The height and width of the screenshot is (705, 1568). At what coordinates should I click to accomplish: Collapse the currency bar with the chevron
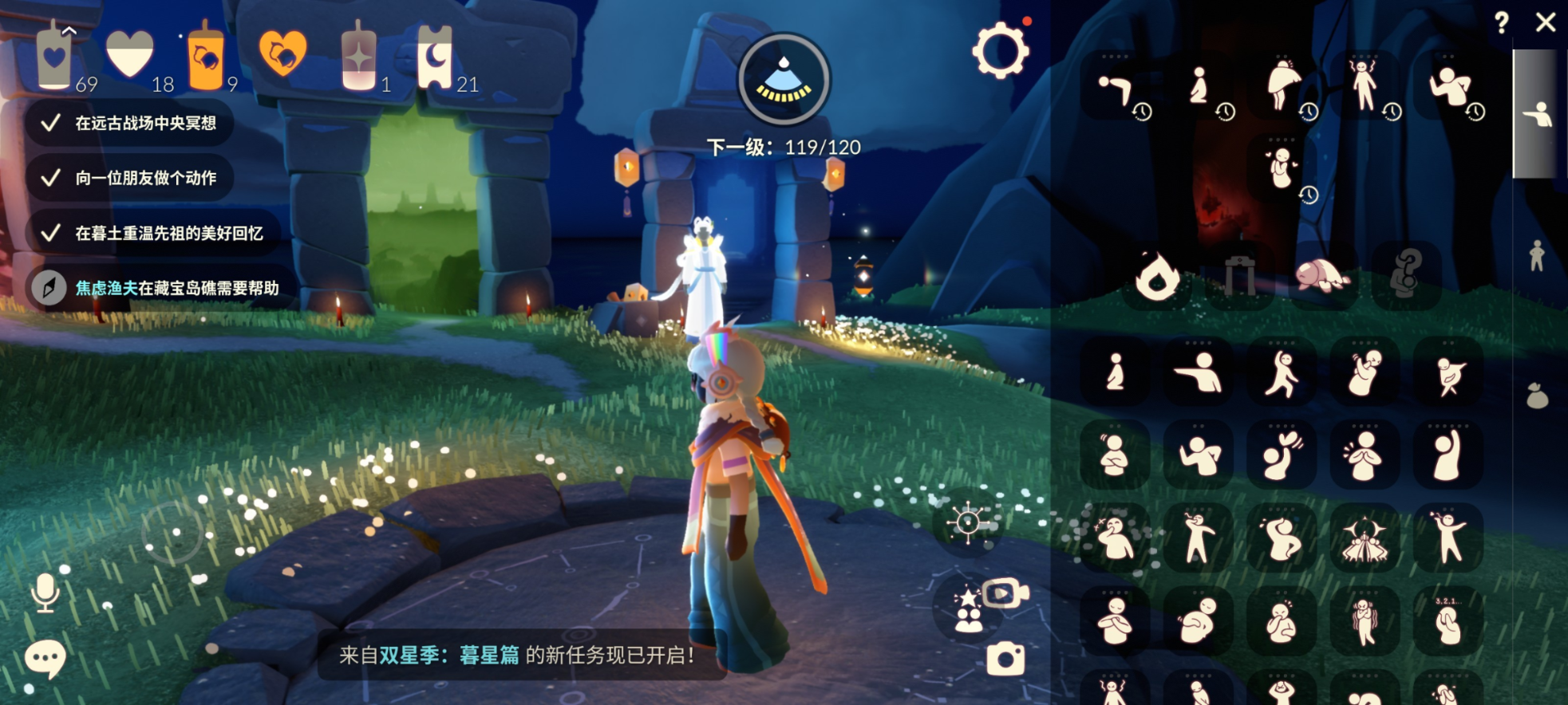[x=68, y=30]
